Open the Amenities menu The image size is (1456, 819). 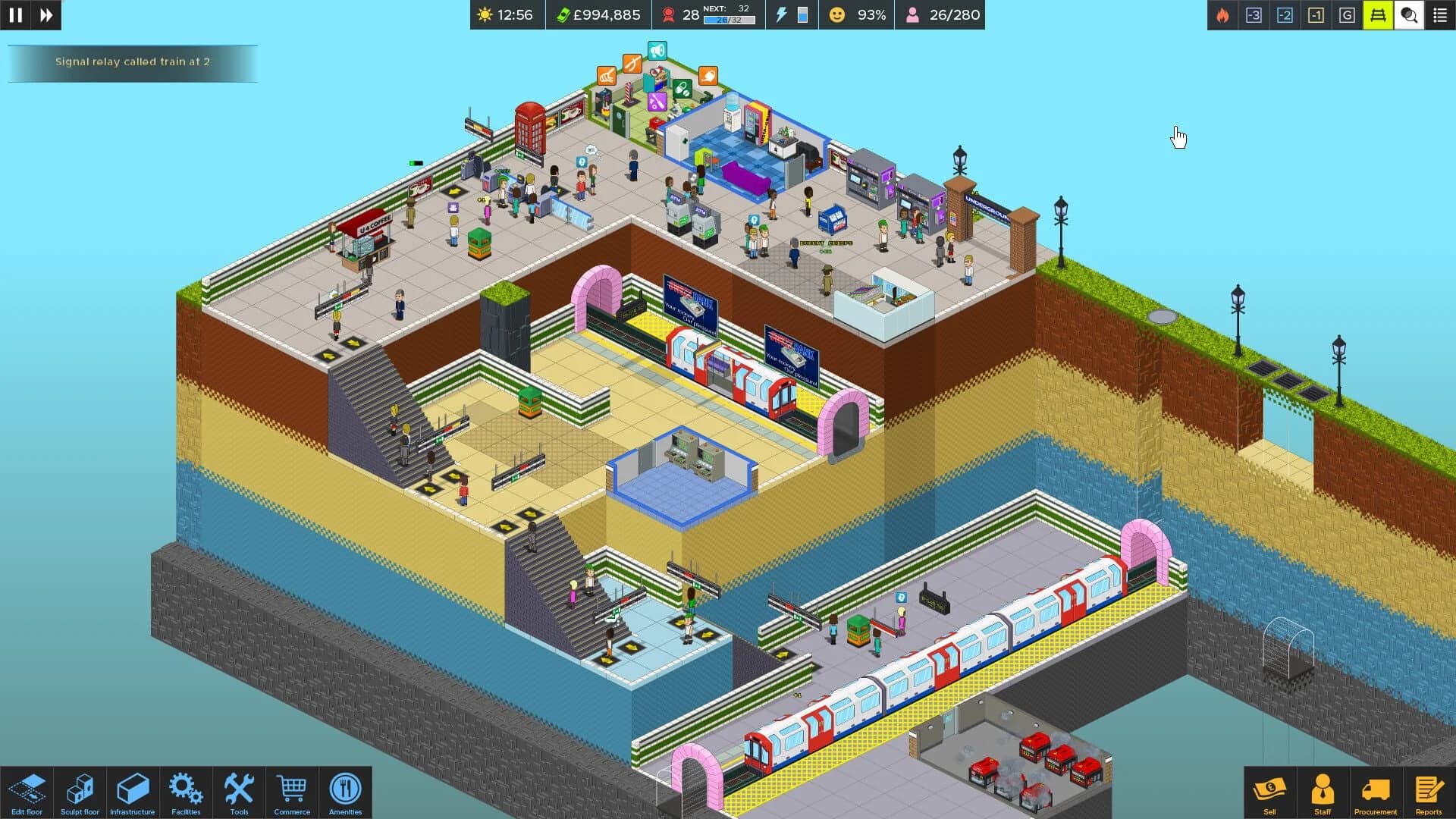click(x=345, y=791)
